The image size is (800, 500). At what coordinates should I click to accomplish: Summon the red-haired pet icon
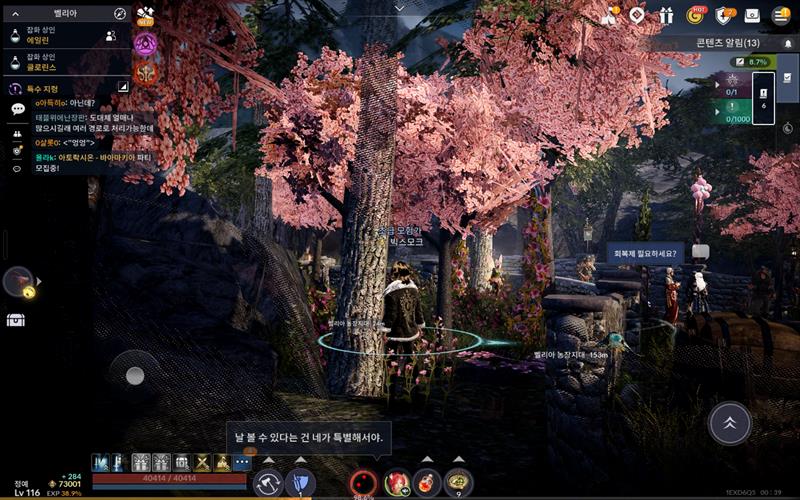coord(398,484)
